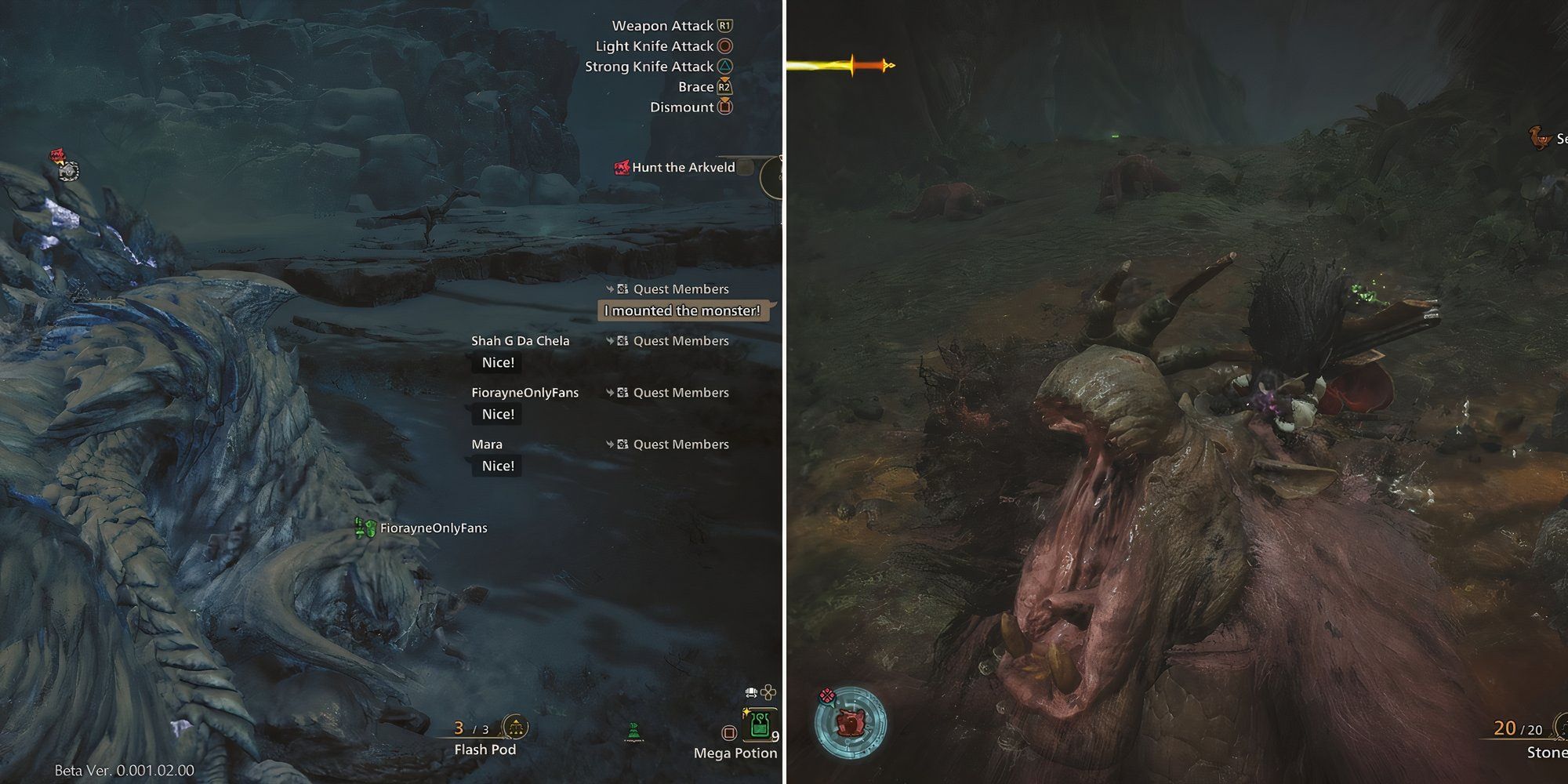The image size is (1568, 784).
Task: Click the green trap item icon
Action: click(x=637, y=731)
